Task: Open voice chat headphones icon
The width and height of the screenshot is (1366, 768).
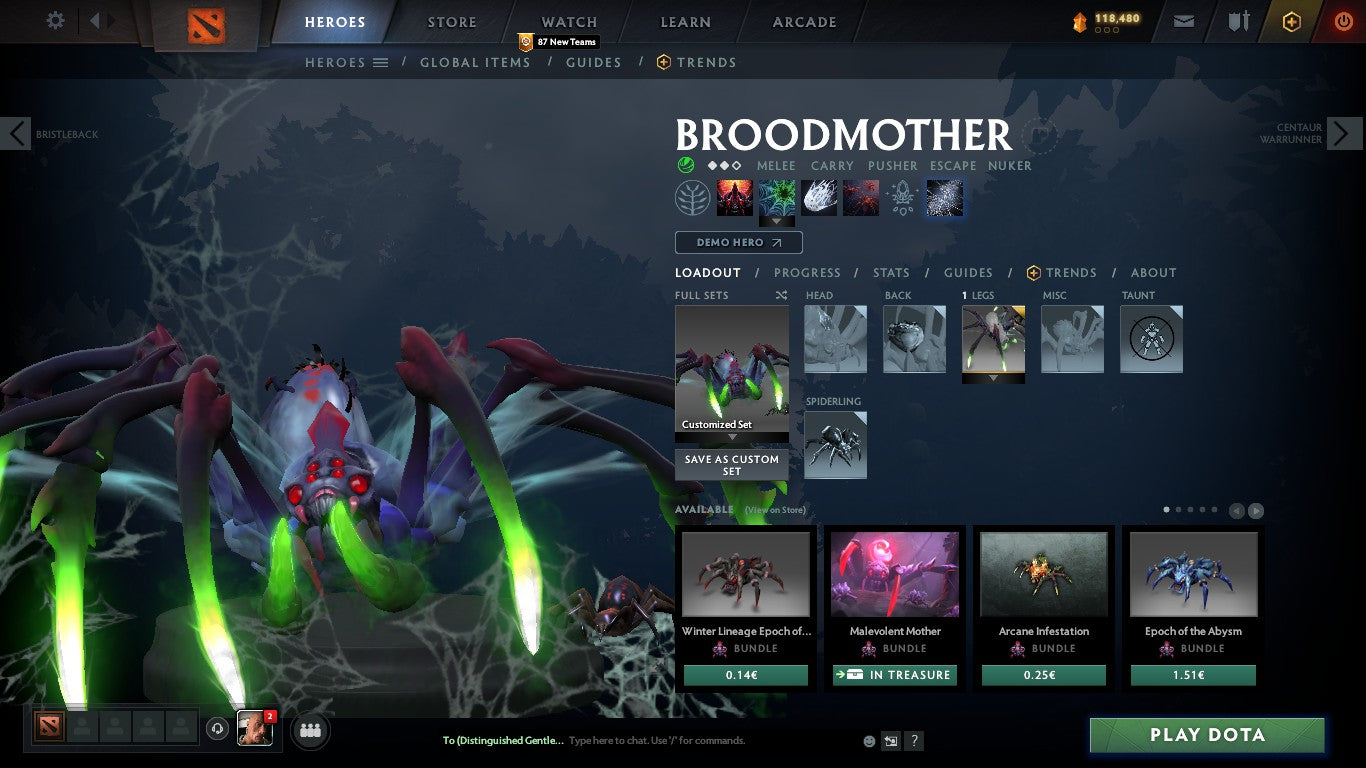Action: point(218,730)
